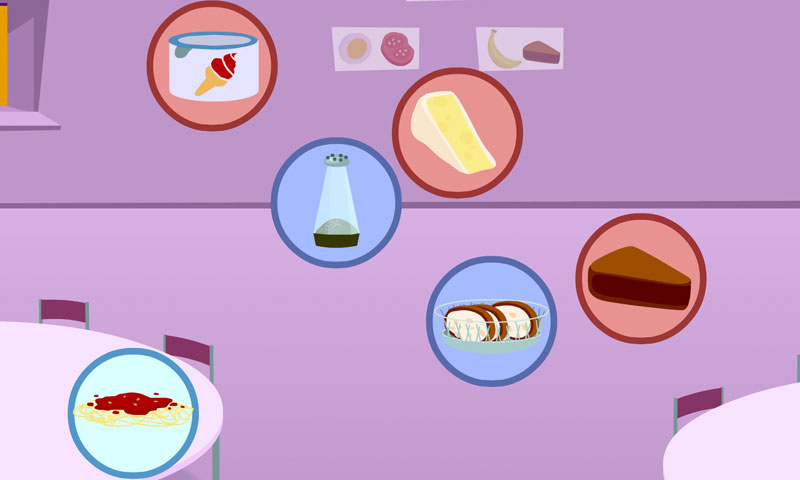Pick the salt shaker bubble
The height and width of the screenshot is (480, 800).
tap(336, 203)
